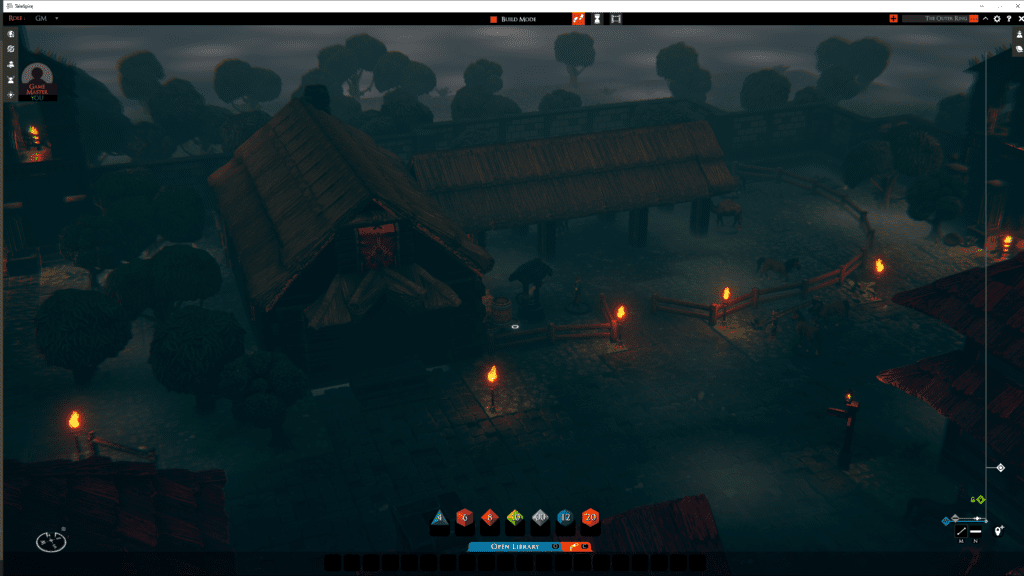Roll the yellow-green d10 die
The image size is (1024, 576).
click(x=515, y=518)
